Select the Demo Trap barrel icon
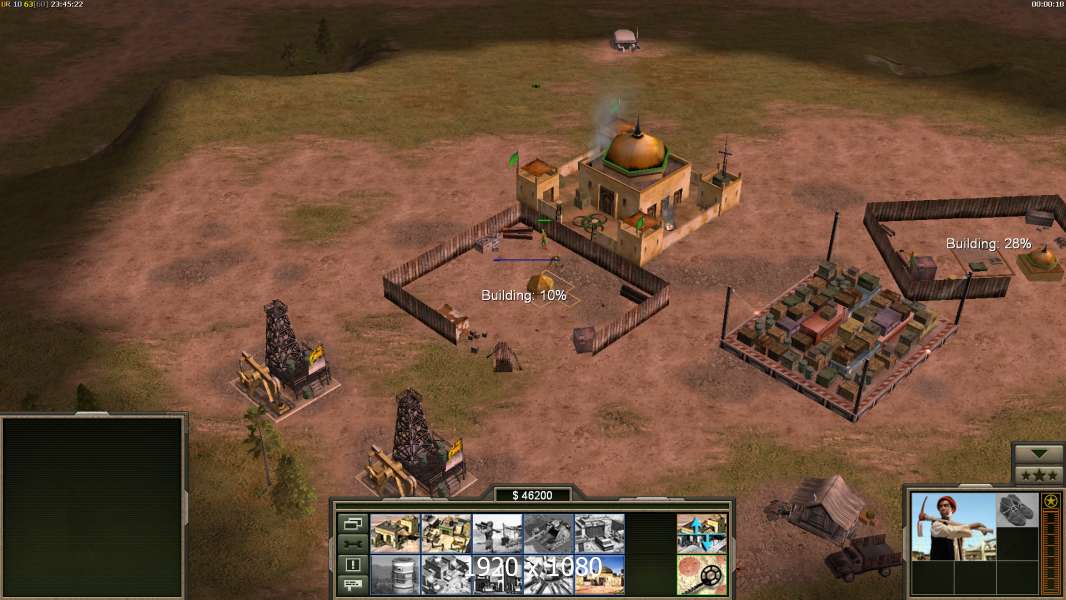Viewport: 1066px width, 600px height. [395, 574]
